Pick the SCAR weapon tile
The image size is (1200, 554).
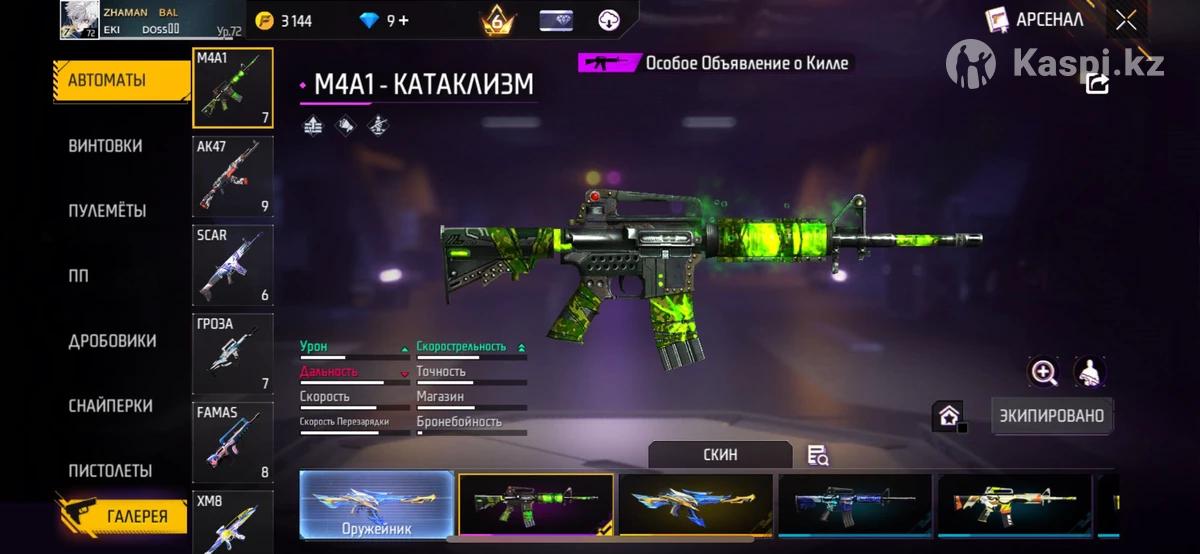[x=233, y=264]
